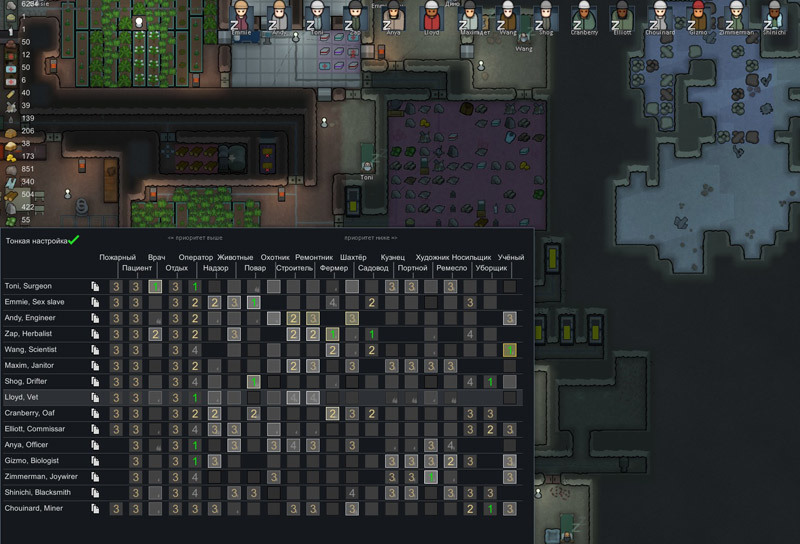Select Shinichi's portrait in the colonist bar

pos(773,18)
